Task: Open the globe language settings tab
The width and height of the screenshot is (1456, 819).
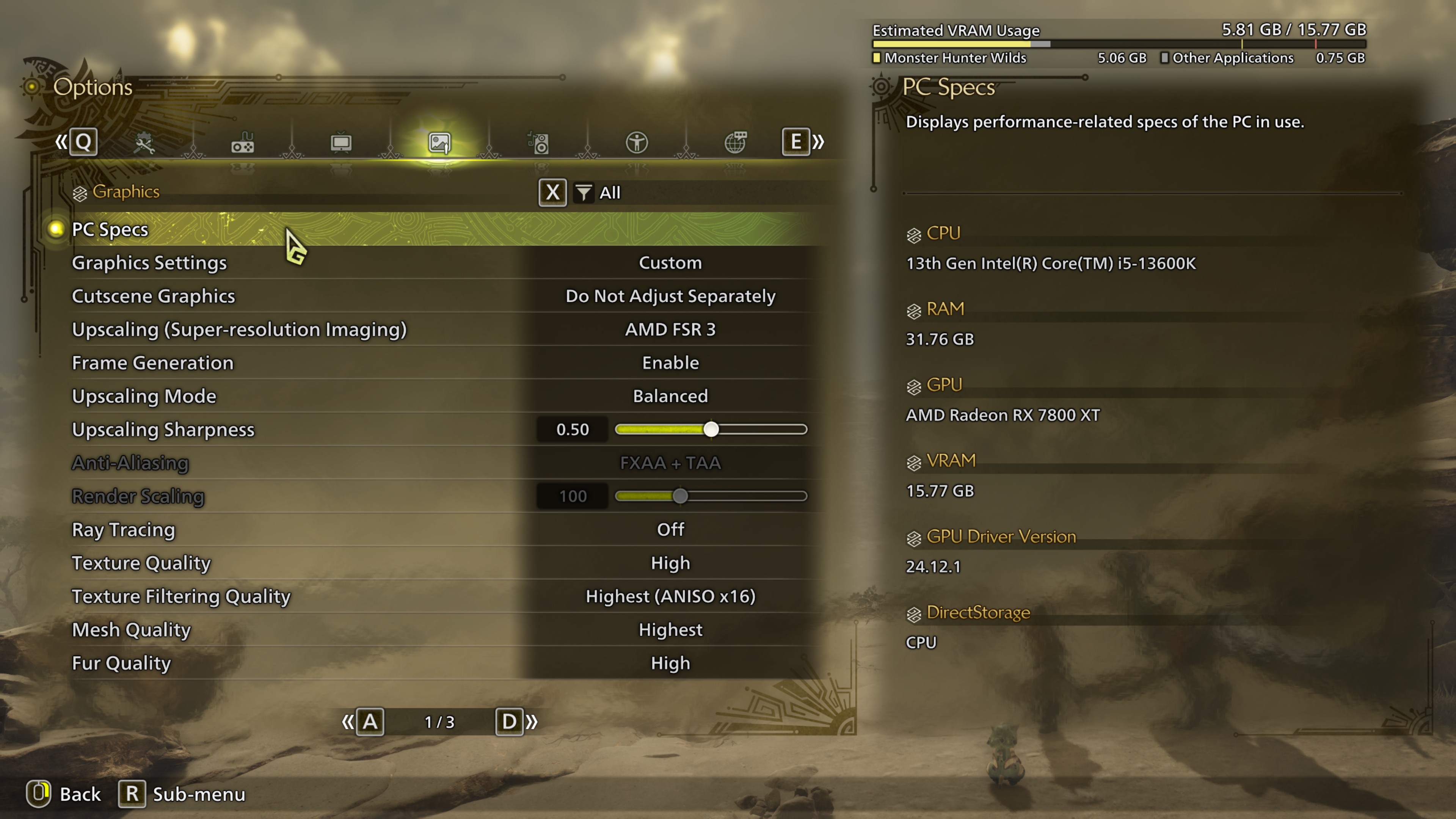Action: tap(735, 143)
